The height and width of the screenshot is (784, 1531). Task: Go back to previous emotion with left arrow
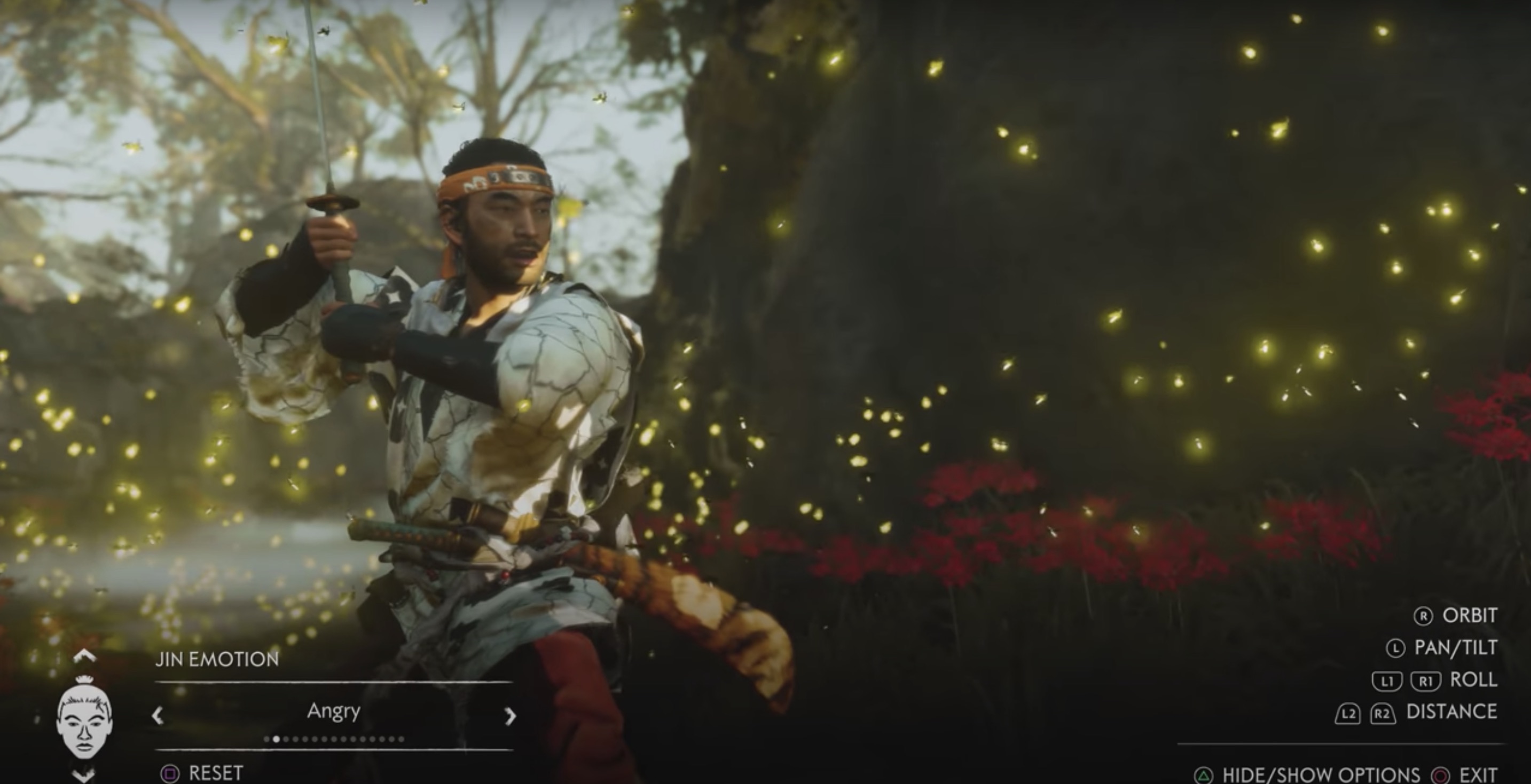[x=158, y=716]
